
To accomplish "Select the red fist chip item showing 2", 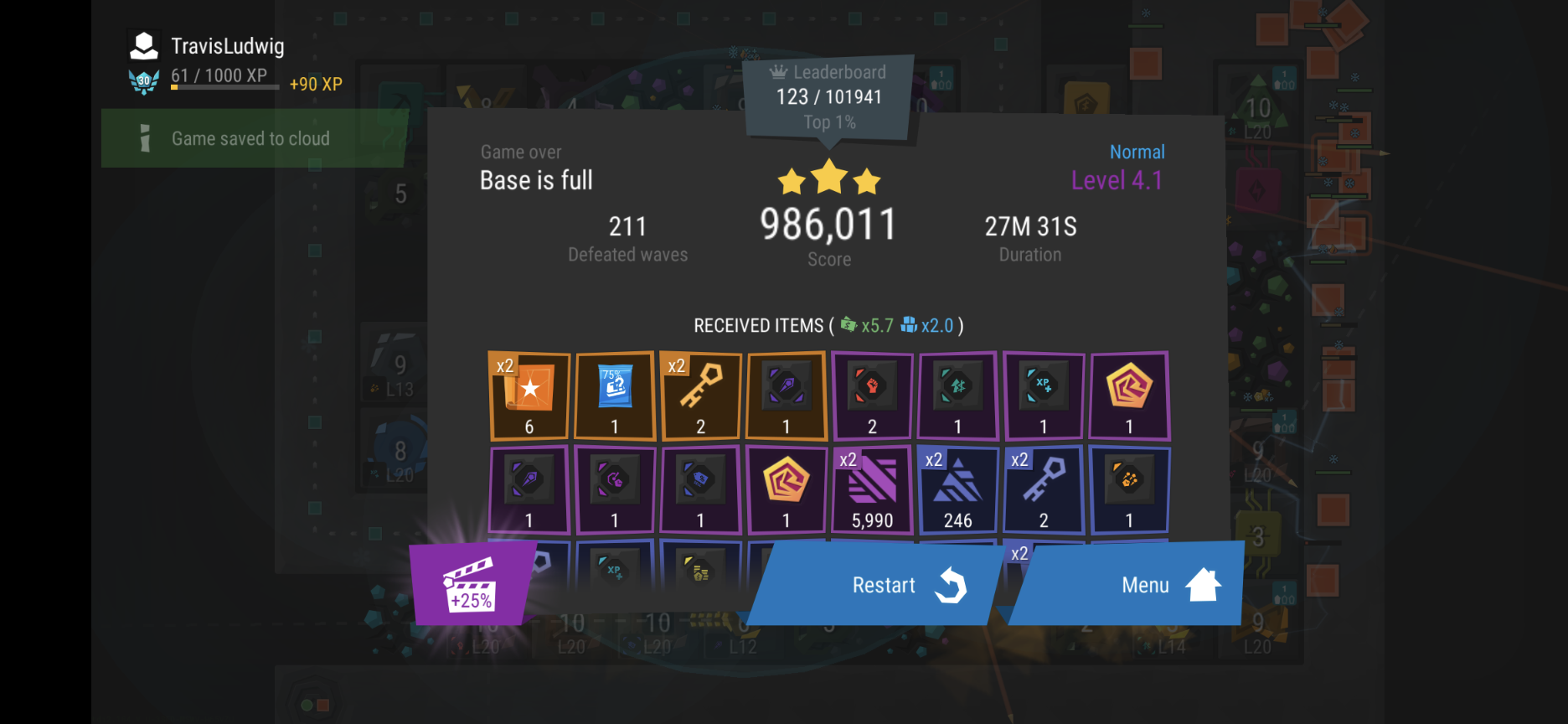I will pyautogui.click(x=872, y=396).
